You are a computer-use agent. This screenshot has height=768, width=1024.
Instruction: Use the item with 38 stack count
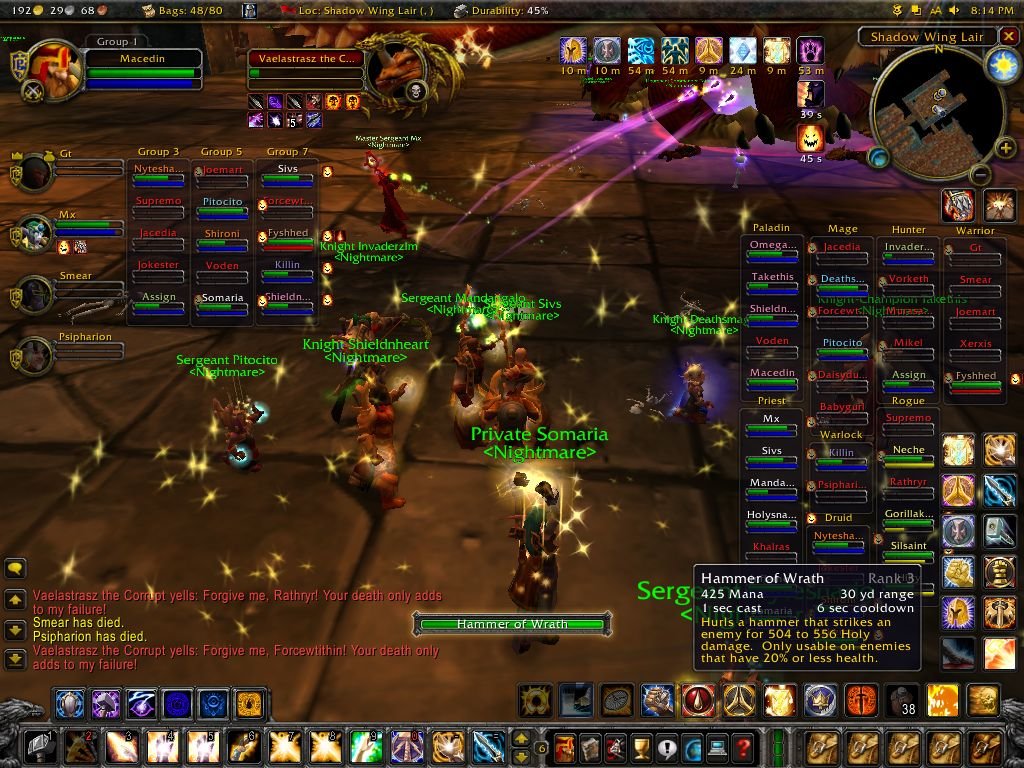point(901,699)
